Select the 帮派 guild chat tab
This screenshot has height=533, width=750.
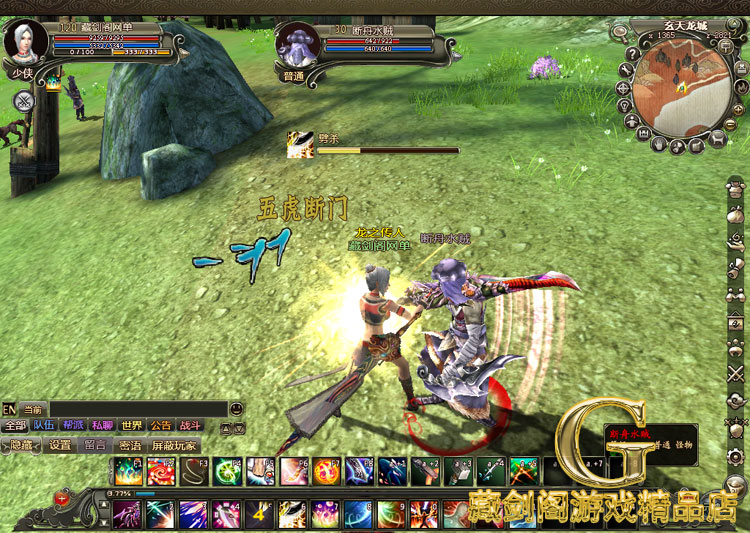73,425
